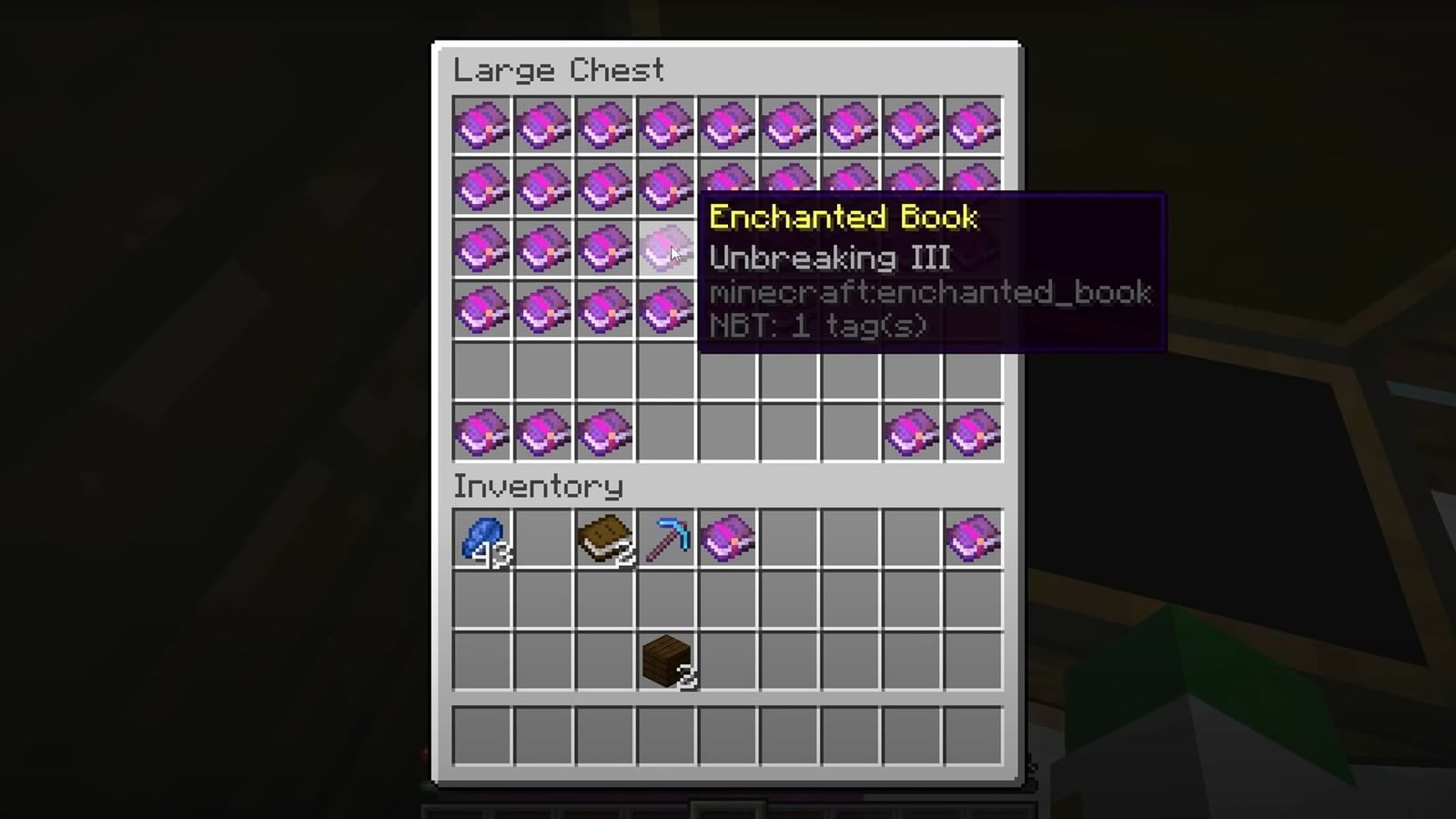The width and height of the screenshot is (1456, 819).
Task: Click the first enchanted book in the bottom chest row
Action: point(480,432)
